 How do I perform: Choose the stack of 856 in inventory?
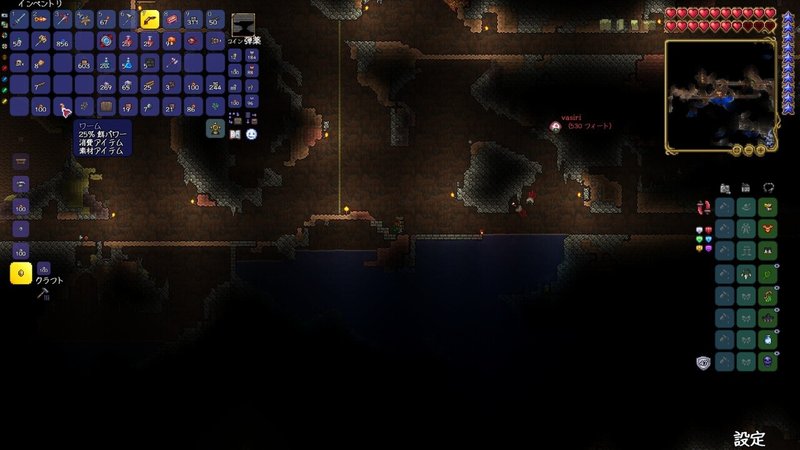(x=62, y=42)
